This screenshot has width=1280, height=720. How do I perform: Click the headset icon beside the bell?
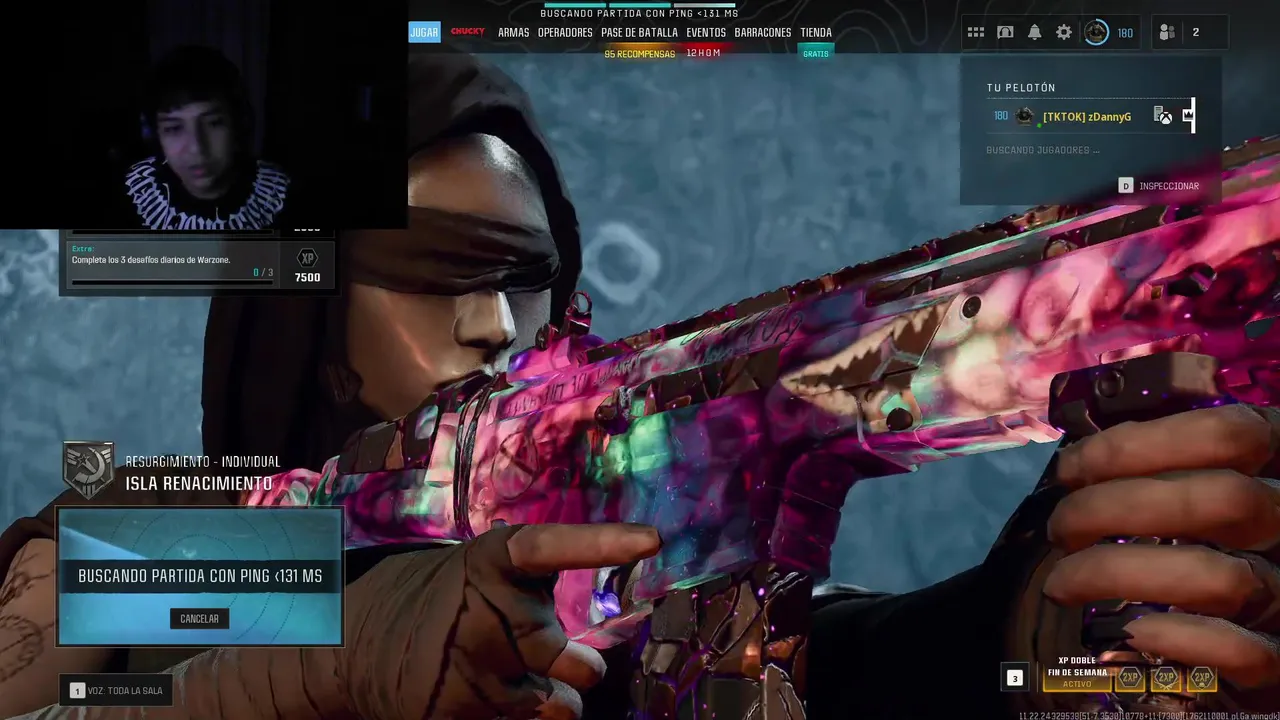pyautogui.click(x=1005, y=32)
